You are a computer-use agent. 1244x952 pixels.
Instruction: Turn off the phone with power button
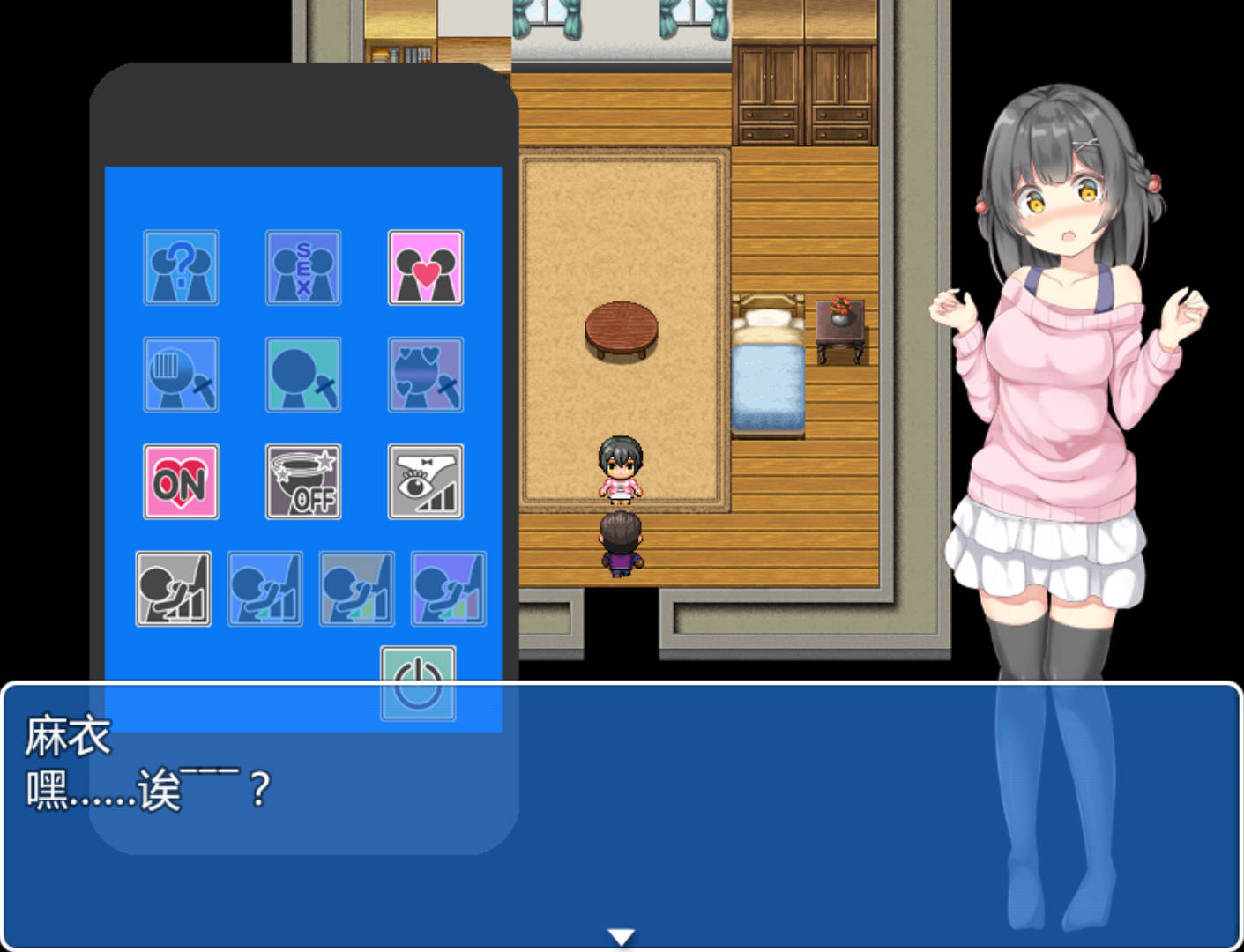click(419, 683)
